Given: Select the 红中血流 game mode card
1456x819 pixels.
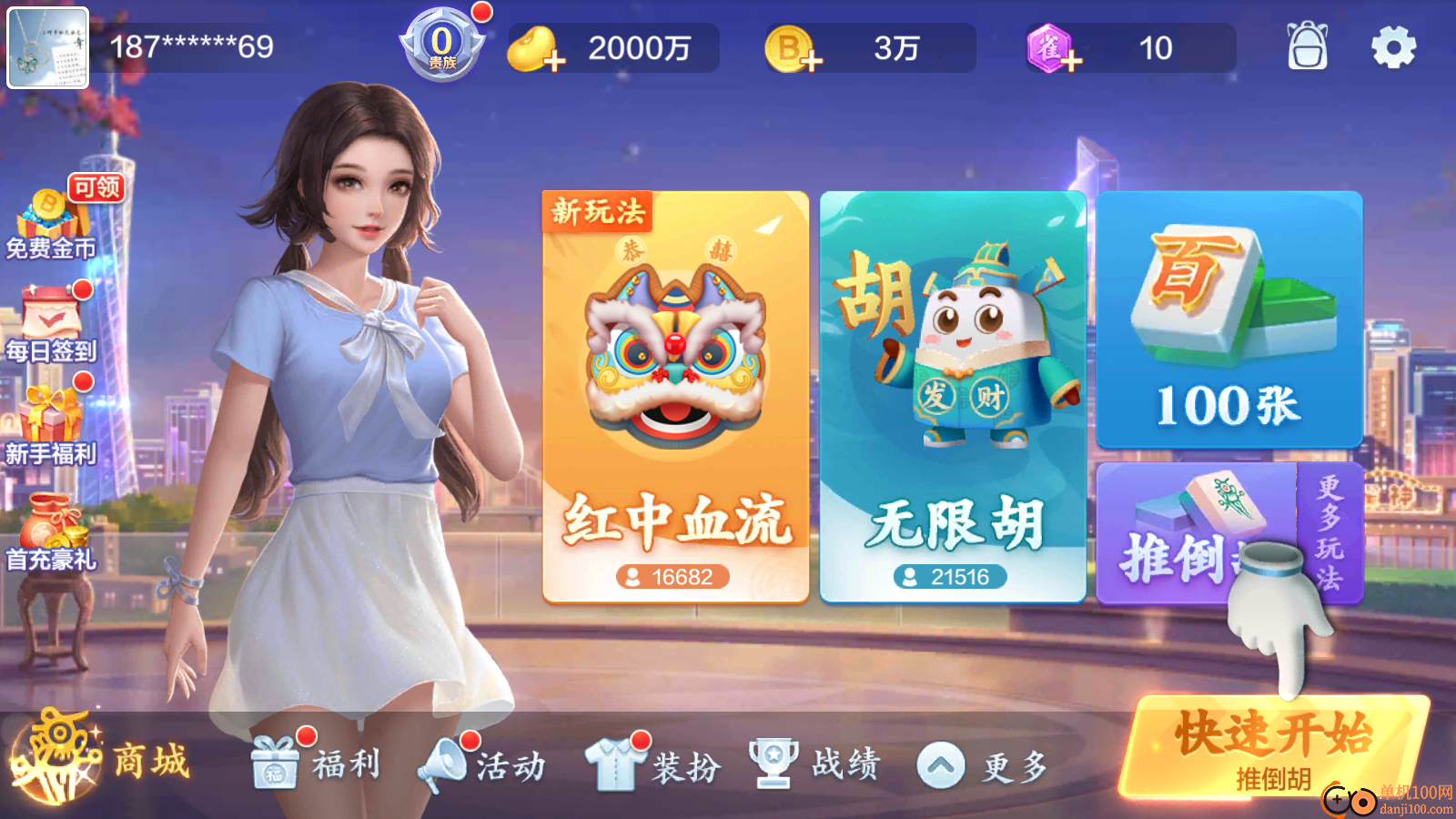Looking at the screenshot, I should click(x=675, y=391).
